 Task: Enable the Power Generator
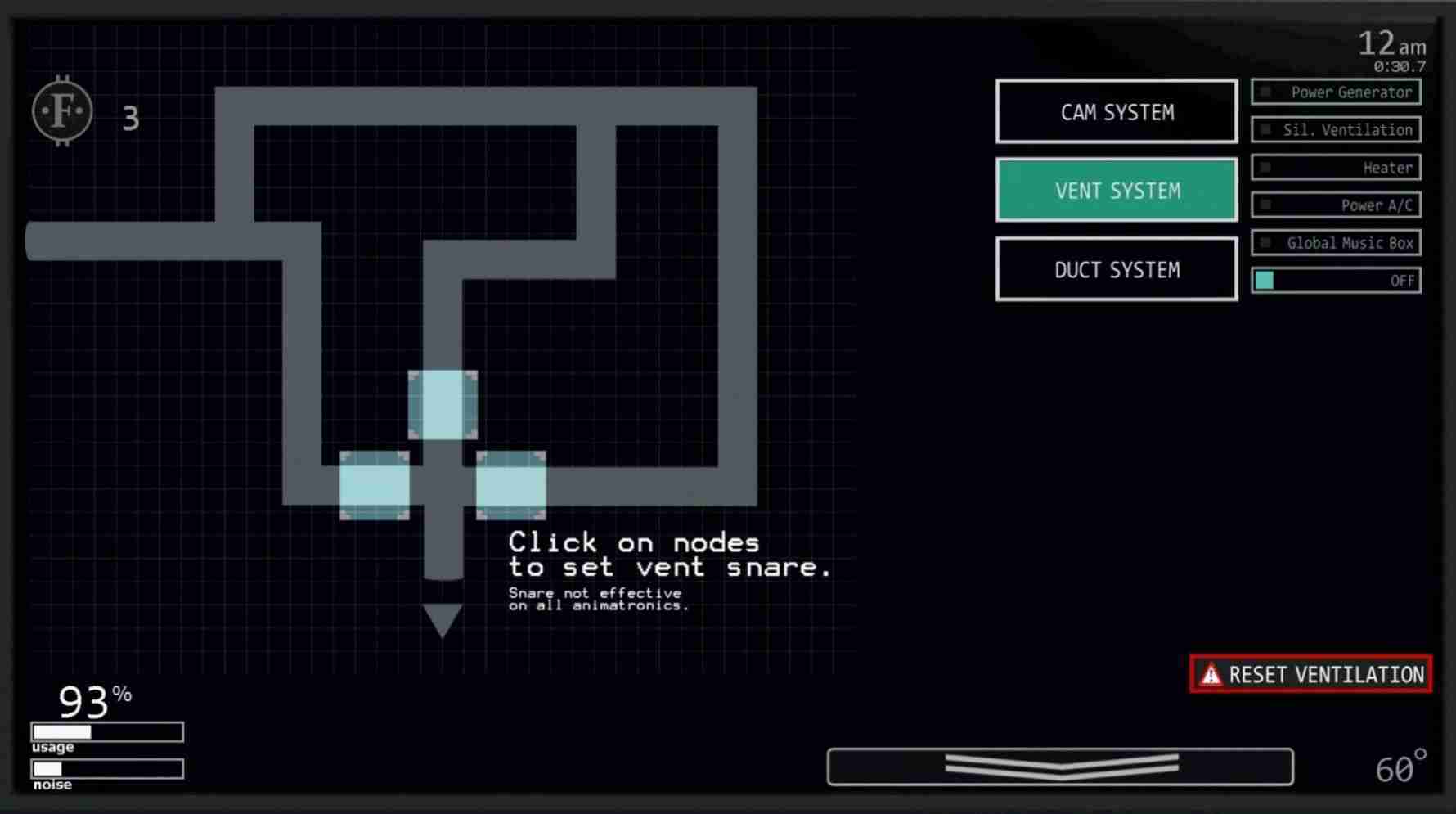[1337, 92]
